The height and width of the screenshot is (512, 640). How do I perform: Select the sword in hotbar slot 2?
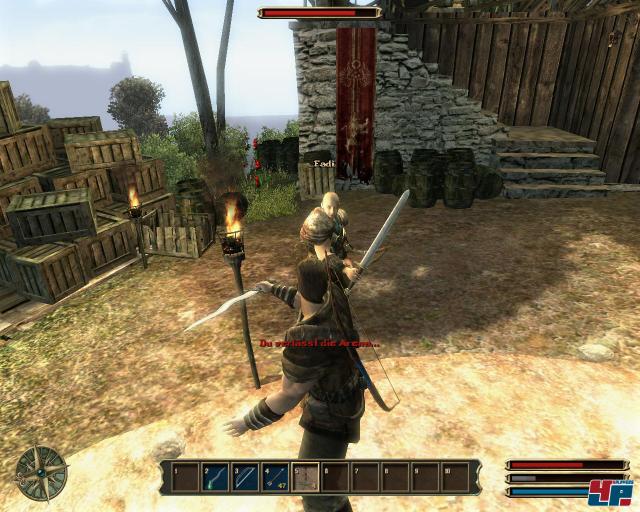[215, 476]
